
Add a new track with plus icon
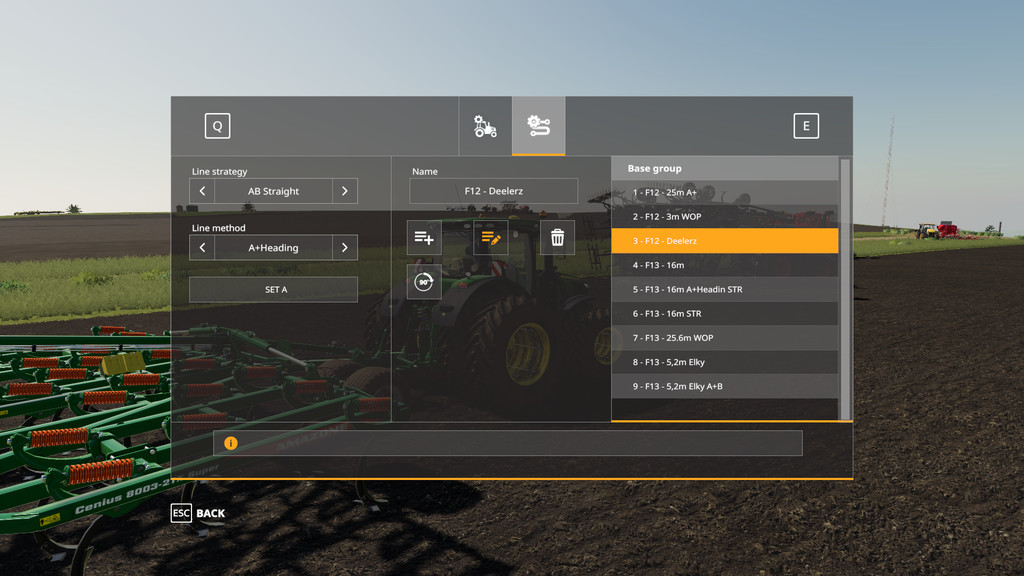click(424, 238)
